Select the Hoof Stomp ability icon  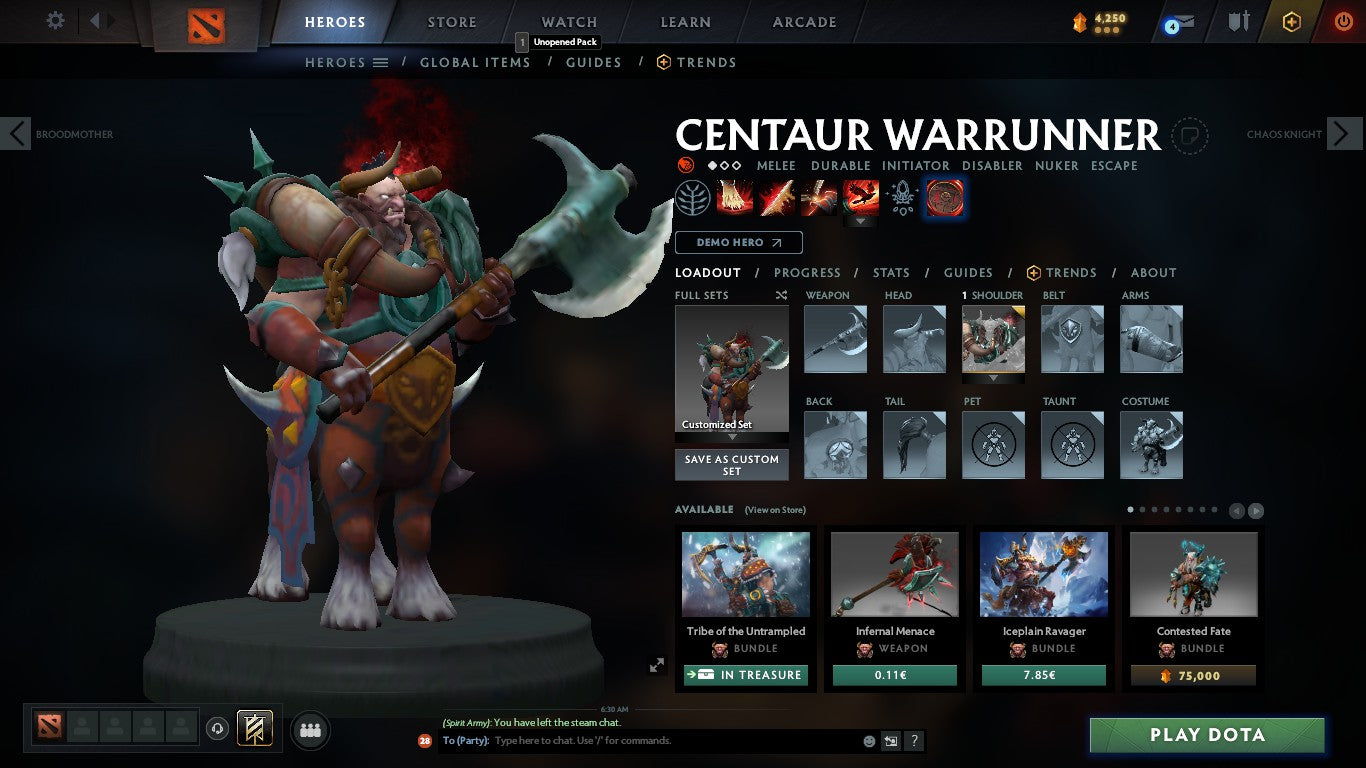click(x=735, y=197)
